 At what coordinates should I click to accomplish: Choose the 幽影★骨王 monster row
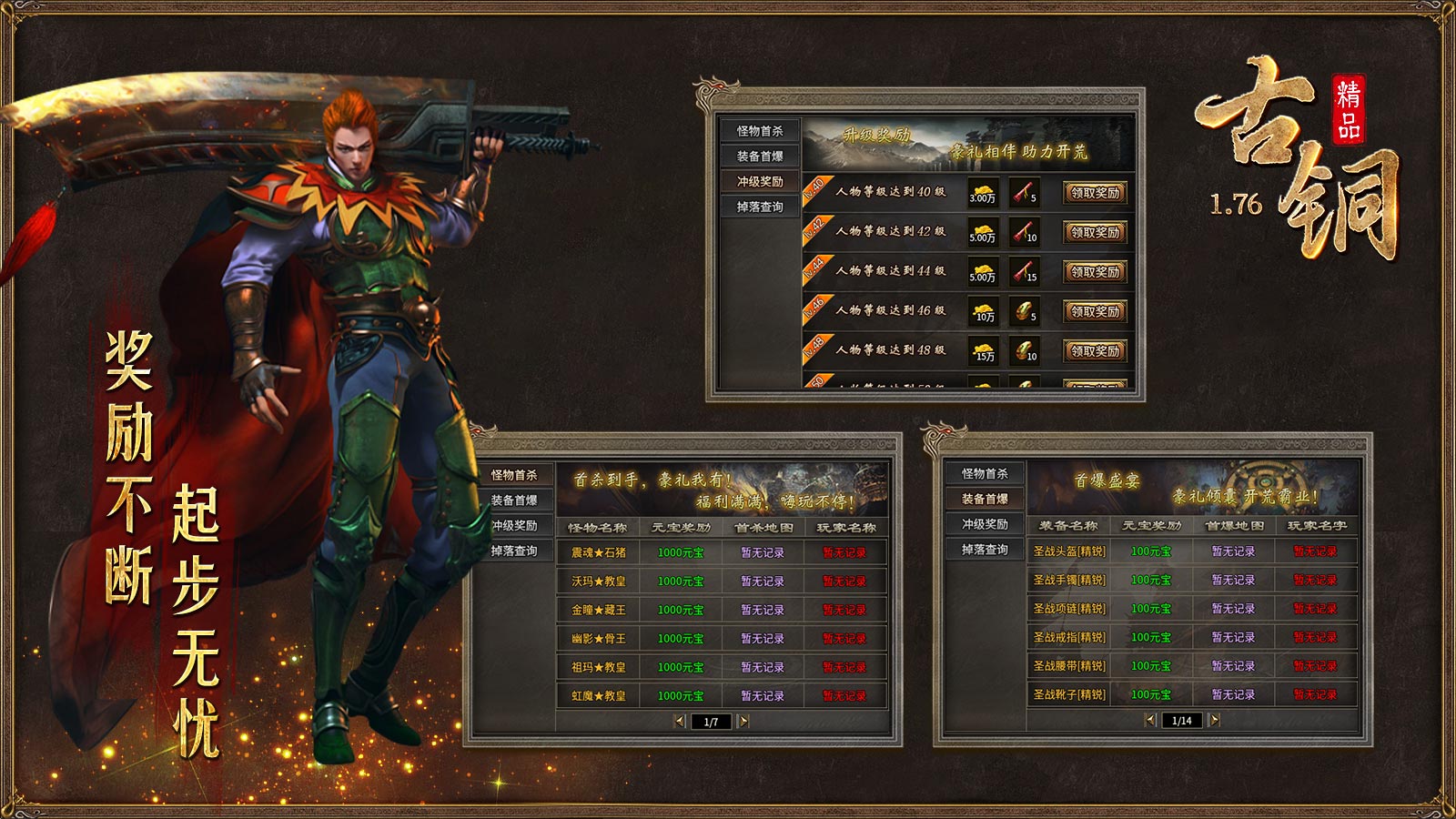click(x=598, y=639)
